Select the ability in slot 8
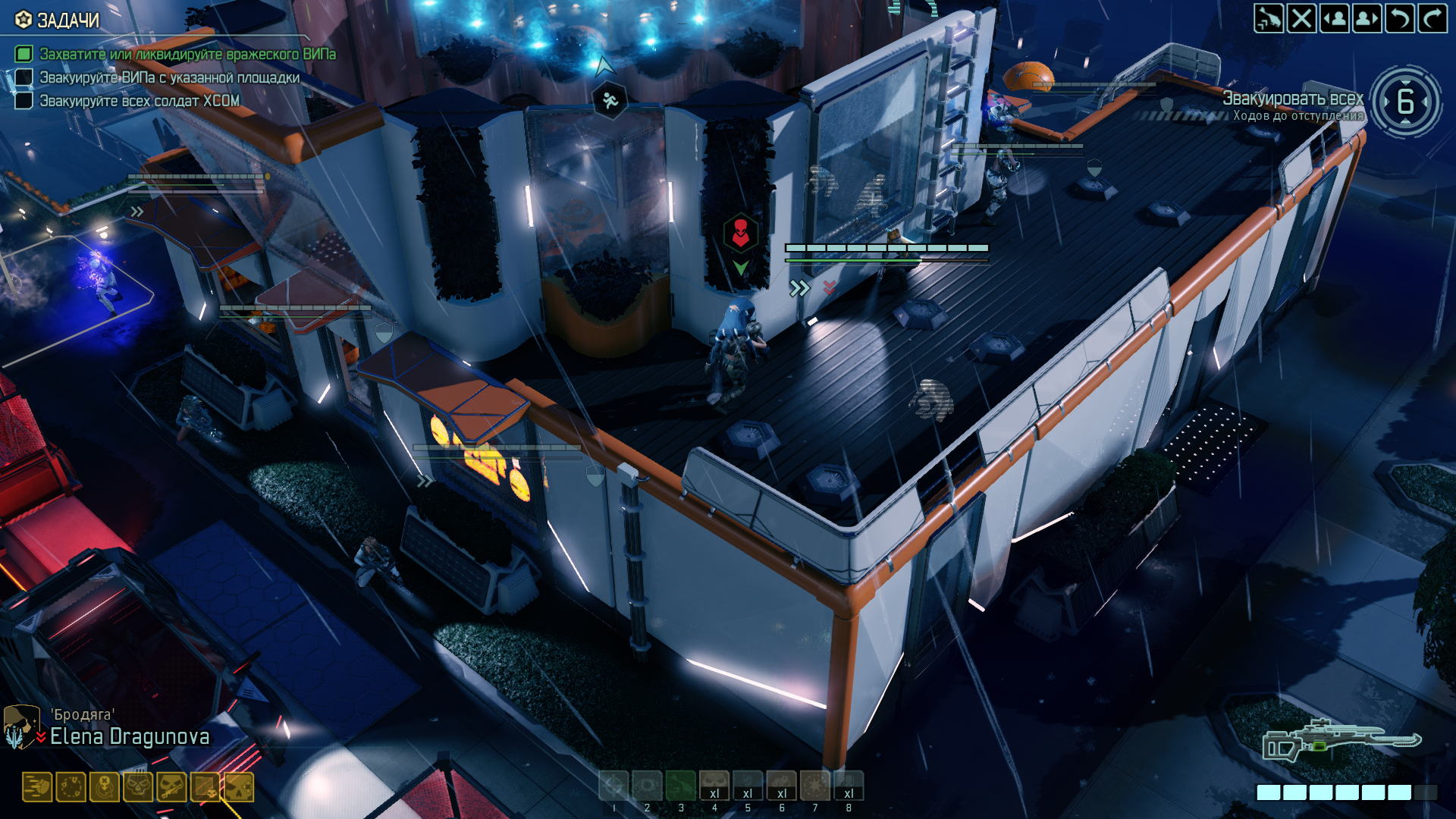Image resolution: width=1456 pixels, height=819 pixels. coord(849,786)
